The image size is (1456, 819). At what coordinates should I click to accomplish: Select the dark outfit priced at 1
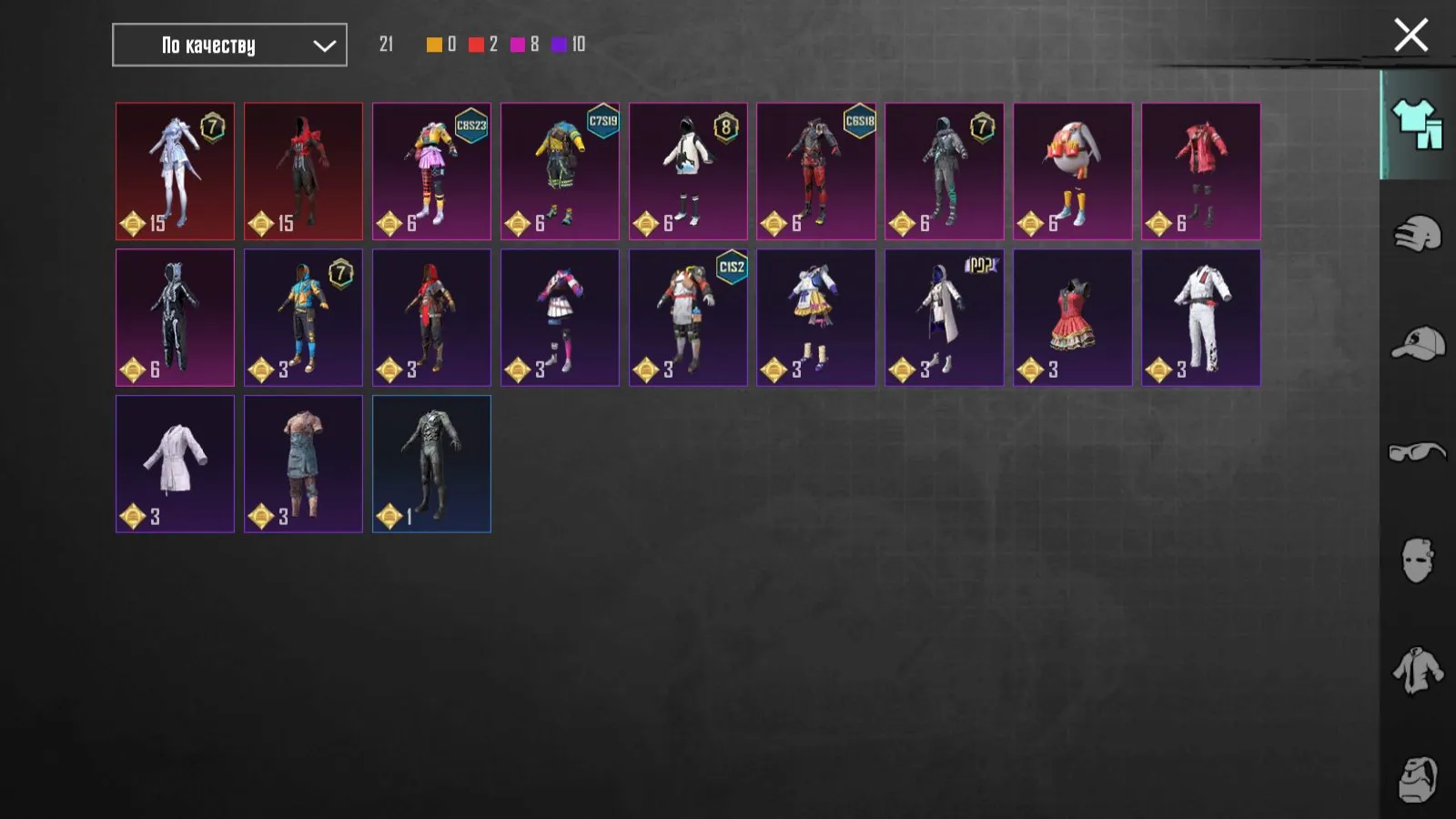(431, 463)
